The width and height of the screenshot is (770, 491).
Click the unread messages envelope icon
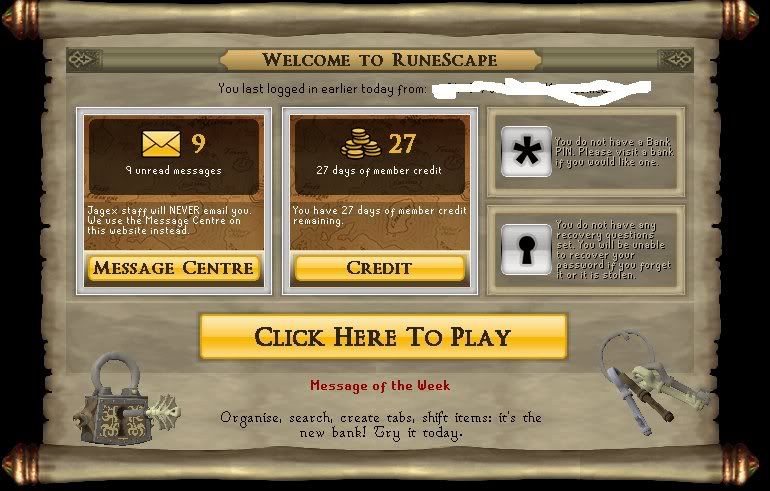pos(160,145)
